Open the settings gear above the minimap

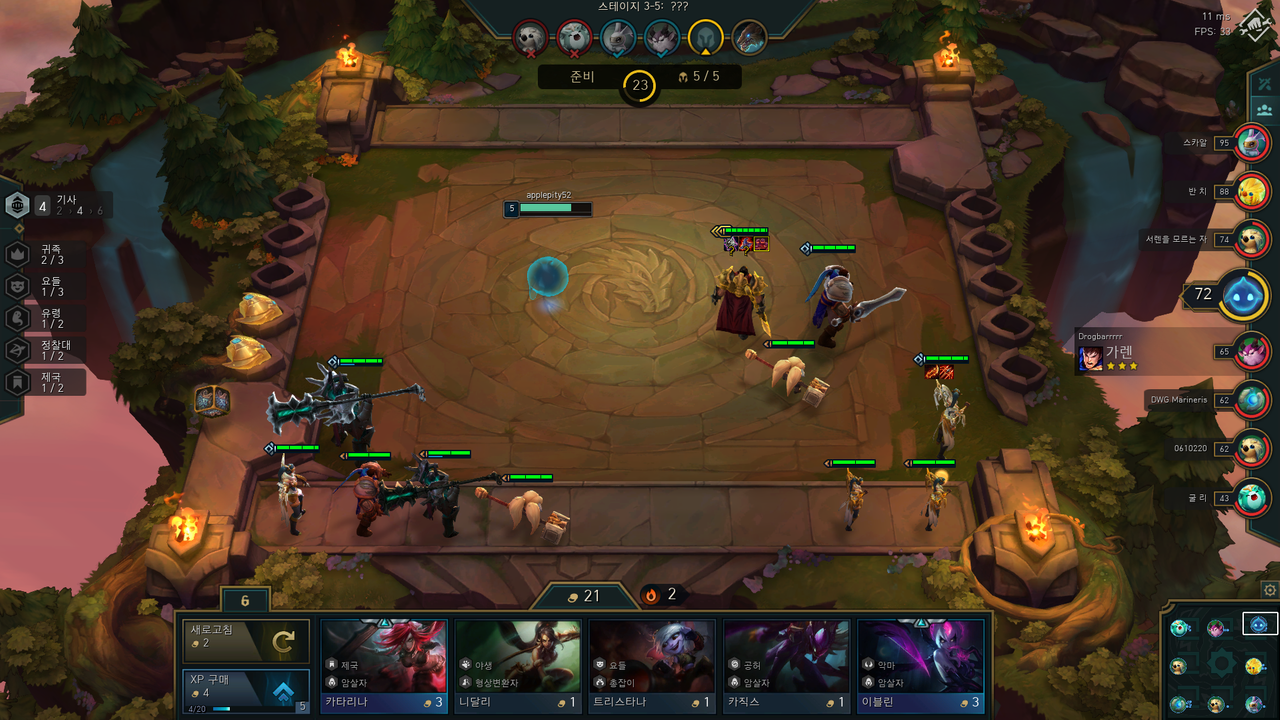[1270, 590]
